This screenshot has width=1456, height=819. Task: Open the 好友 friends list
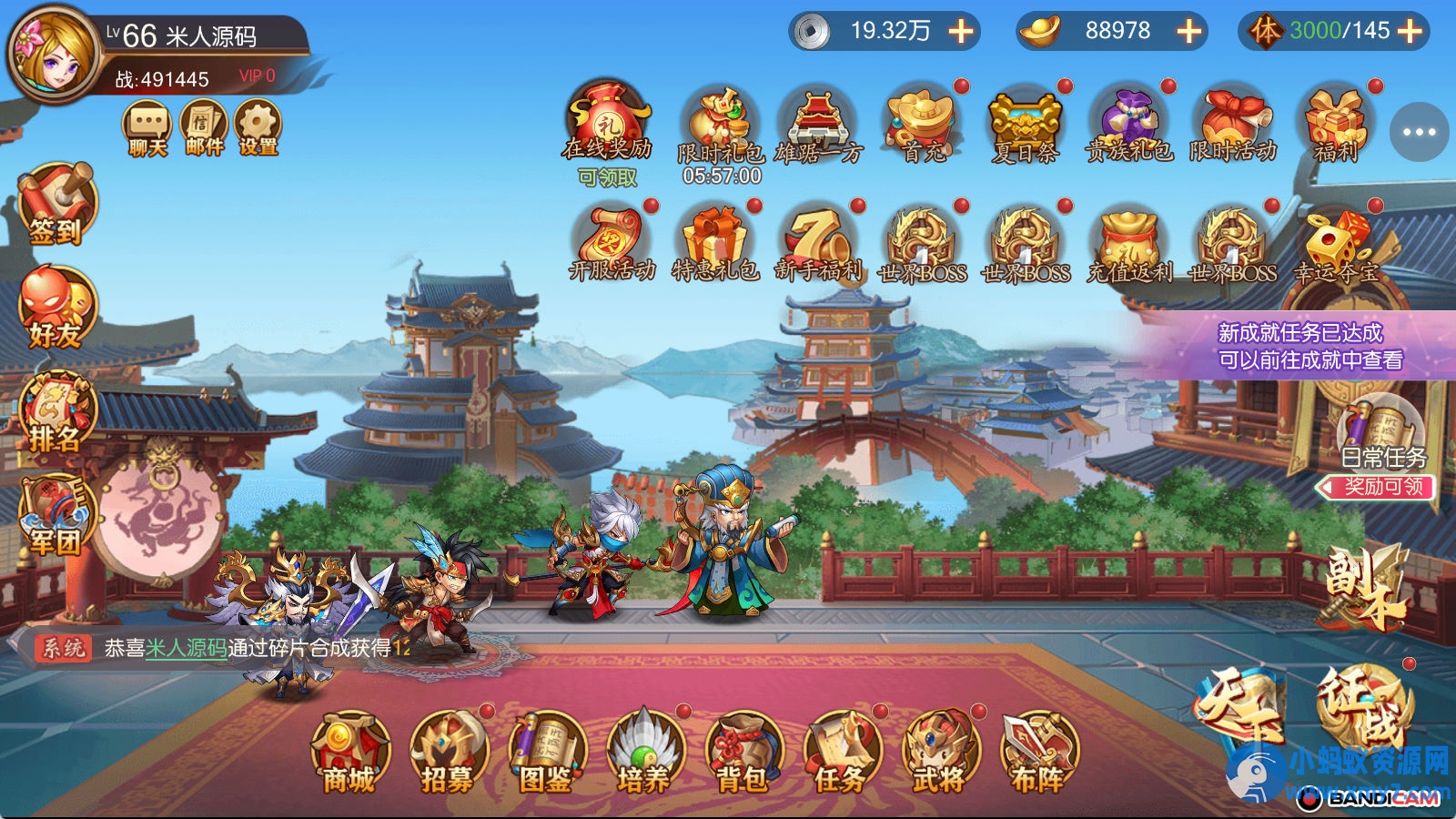[56, 308]
